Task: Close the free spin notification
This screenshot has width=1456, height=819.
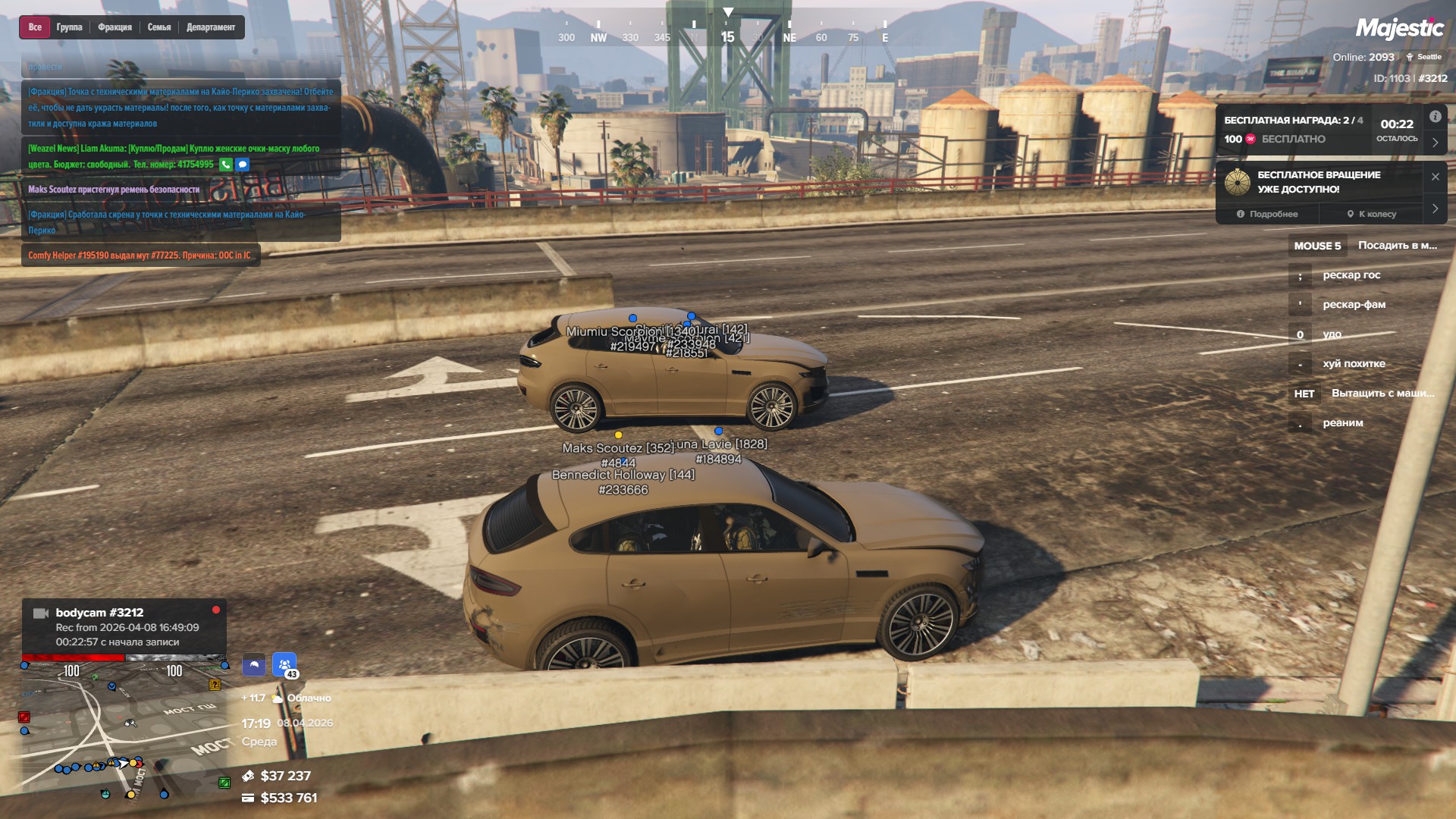Action: [x=1435, y=177]
